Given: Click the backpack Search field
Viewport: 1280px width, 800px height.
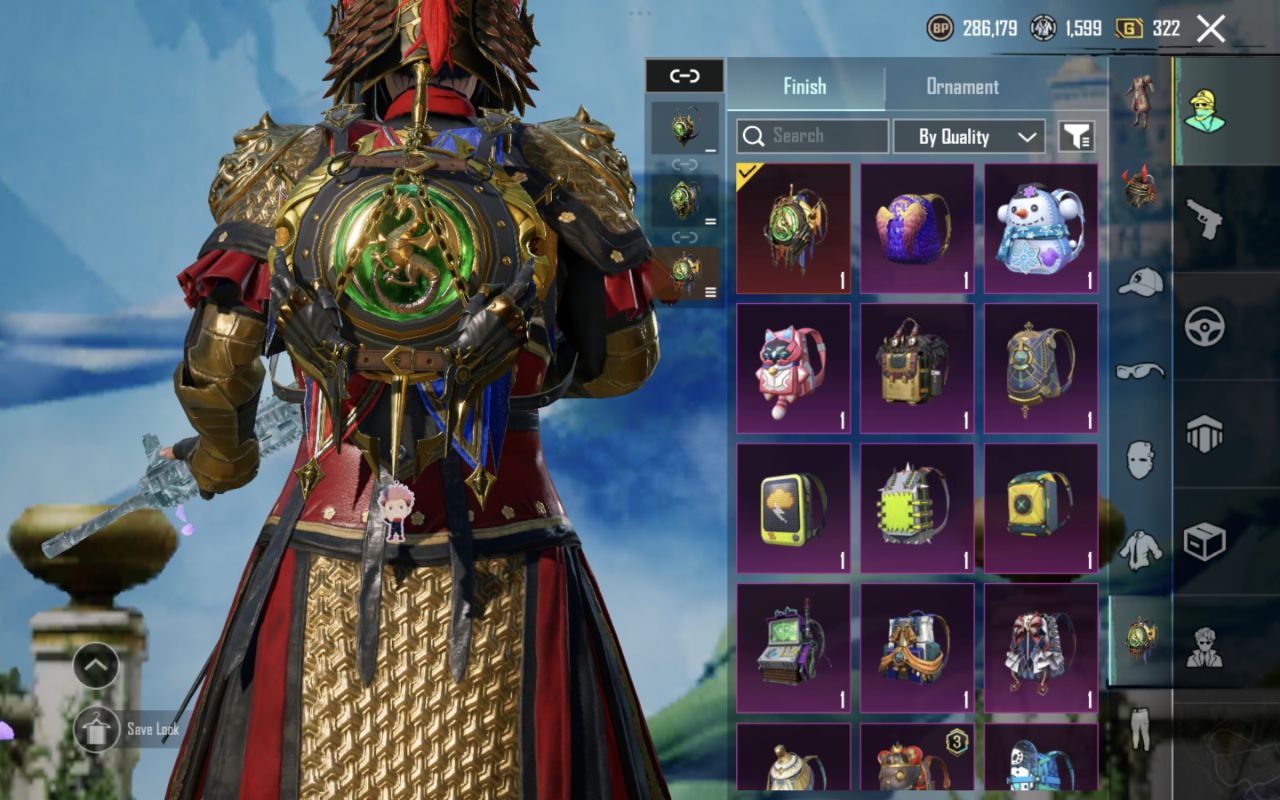Looking at the screenshot, I should pyautogui.click(x=812, y=136).
